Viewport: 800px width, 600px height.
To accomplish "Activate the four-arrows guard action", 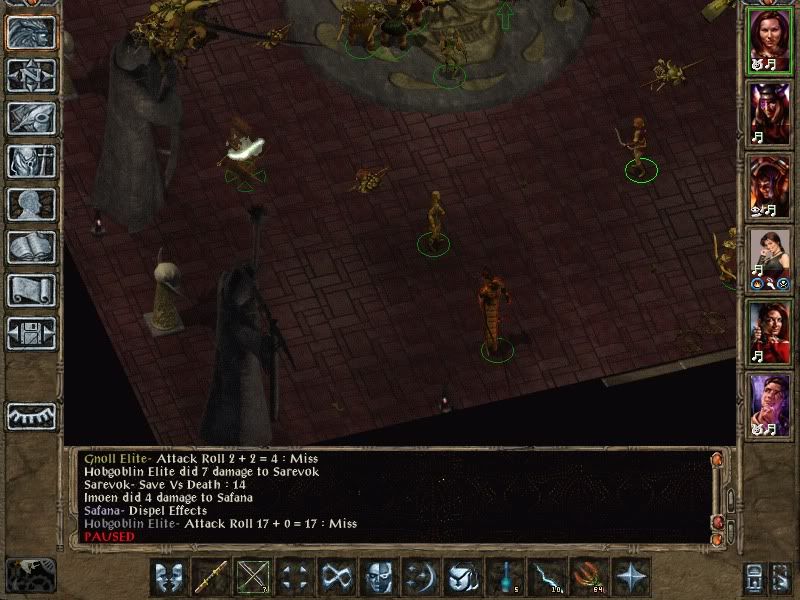I will pyautogui.click(x=295, y=577).
